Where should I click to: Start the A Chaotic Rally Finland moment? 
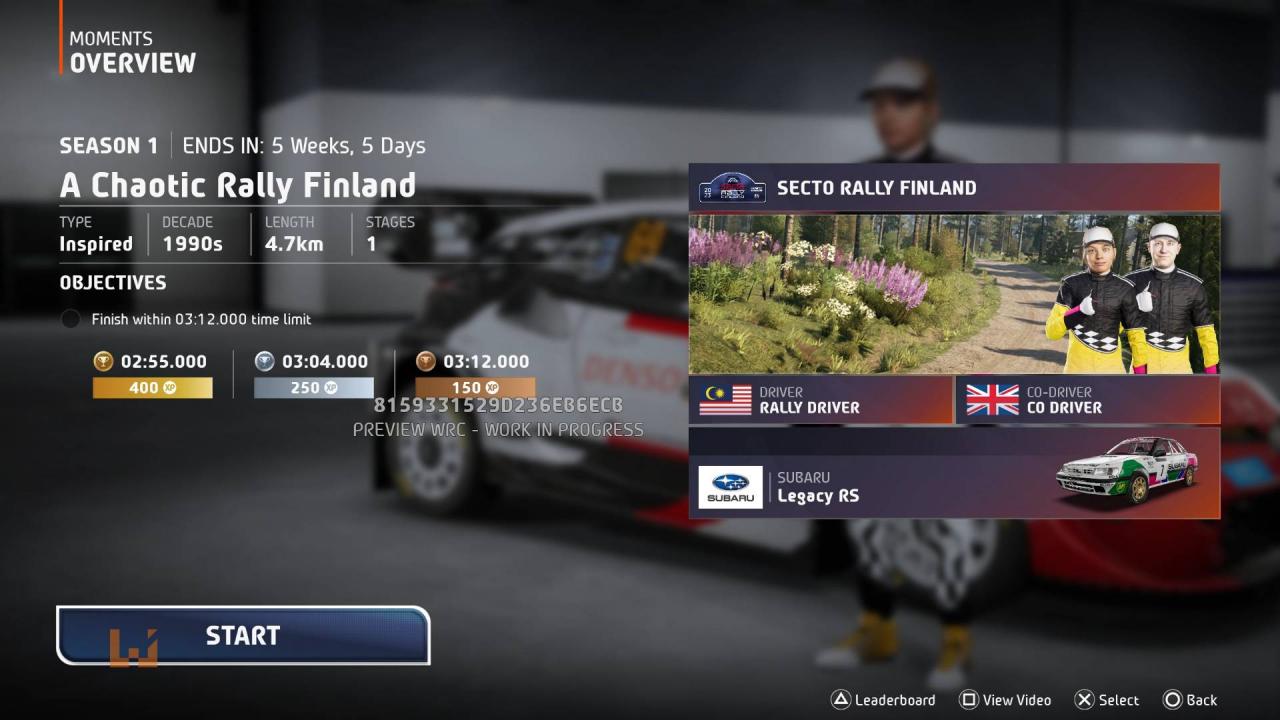click(243, 636)
